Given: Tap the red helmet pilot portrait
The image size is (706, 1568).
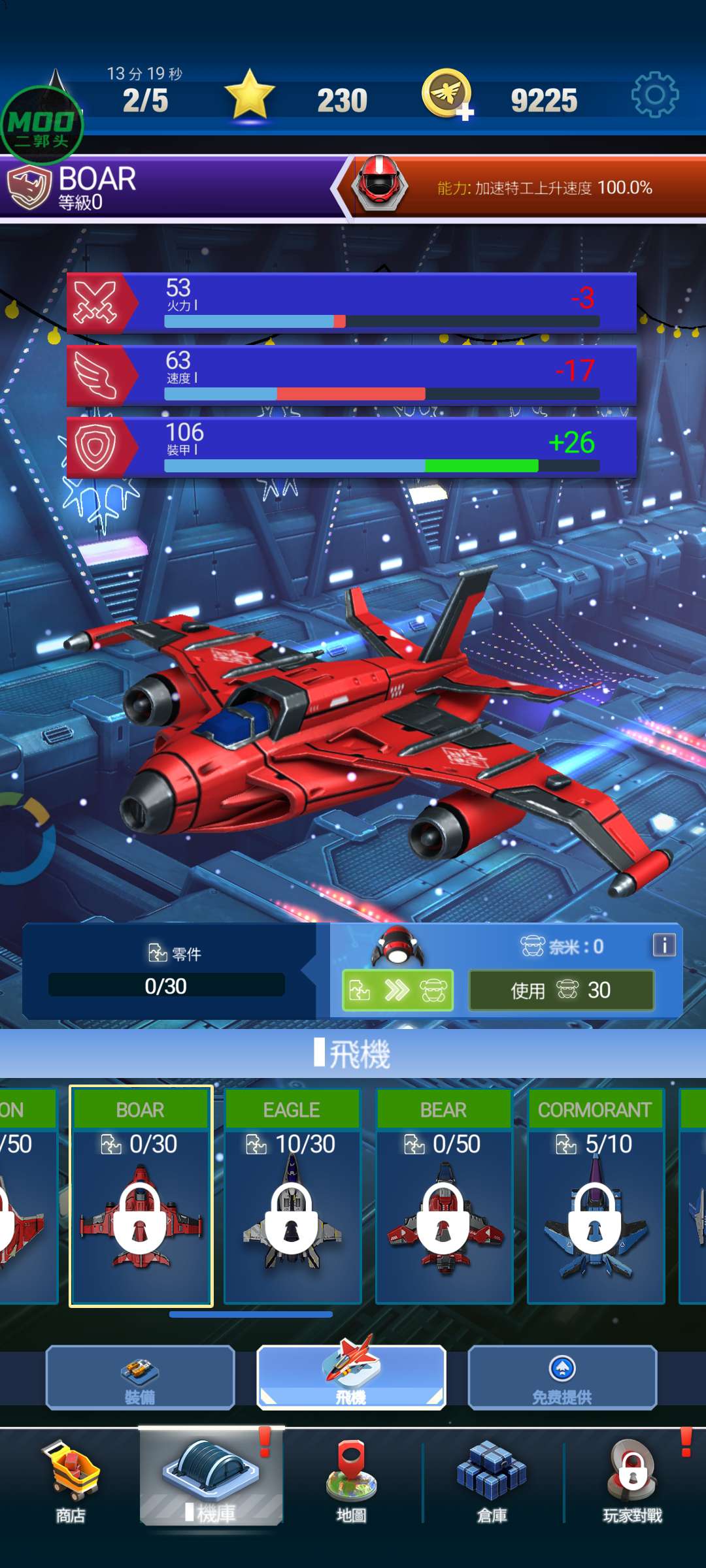Looking at the screenshot, I should 380,186.
